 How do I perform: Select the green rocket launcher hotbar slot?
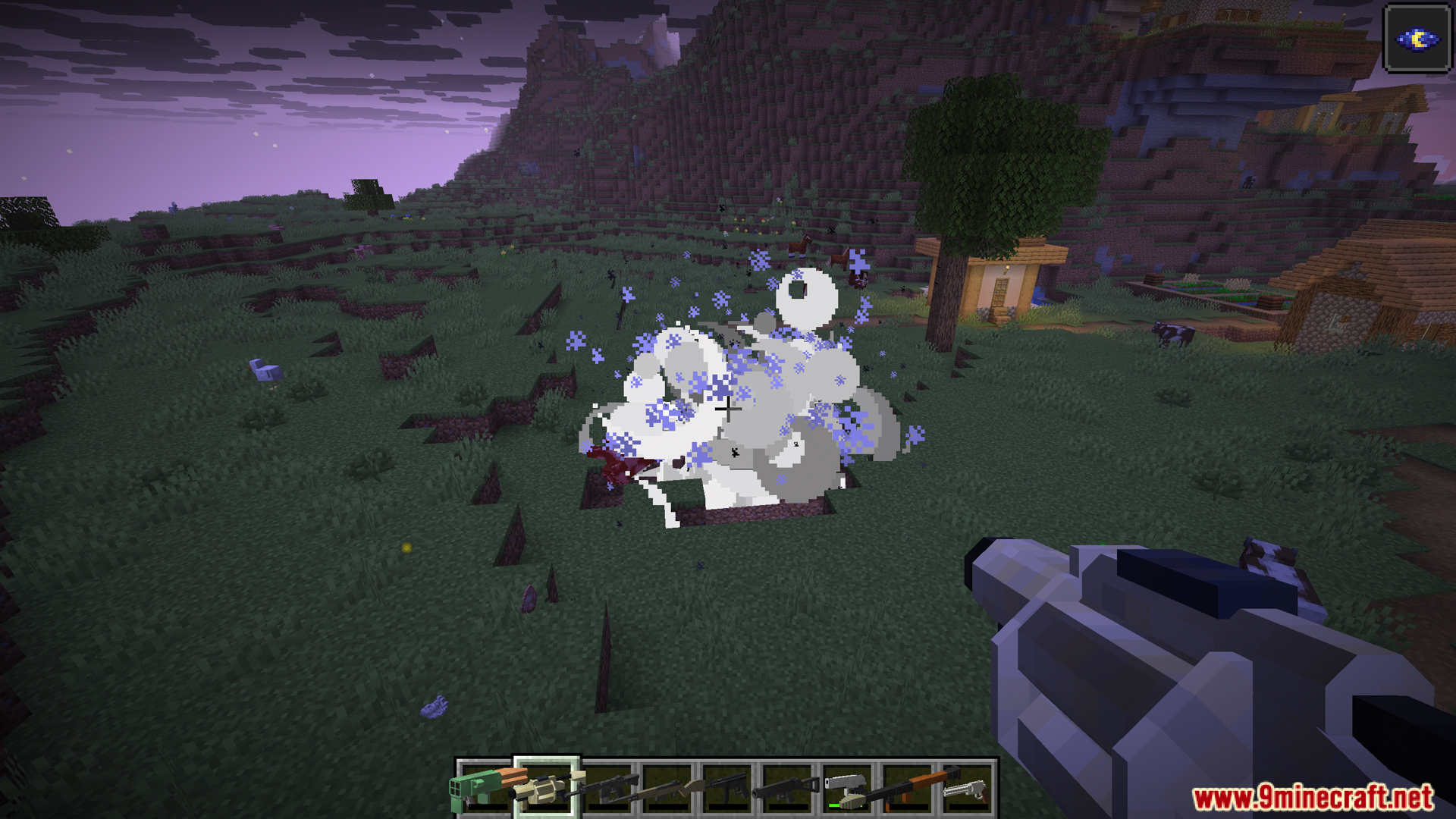click(485, 789)
